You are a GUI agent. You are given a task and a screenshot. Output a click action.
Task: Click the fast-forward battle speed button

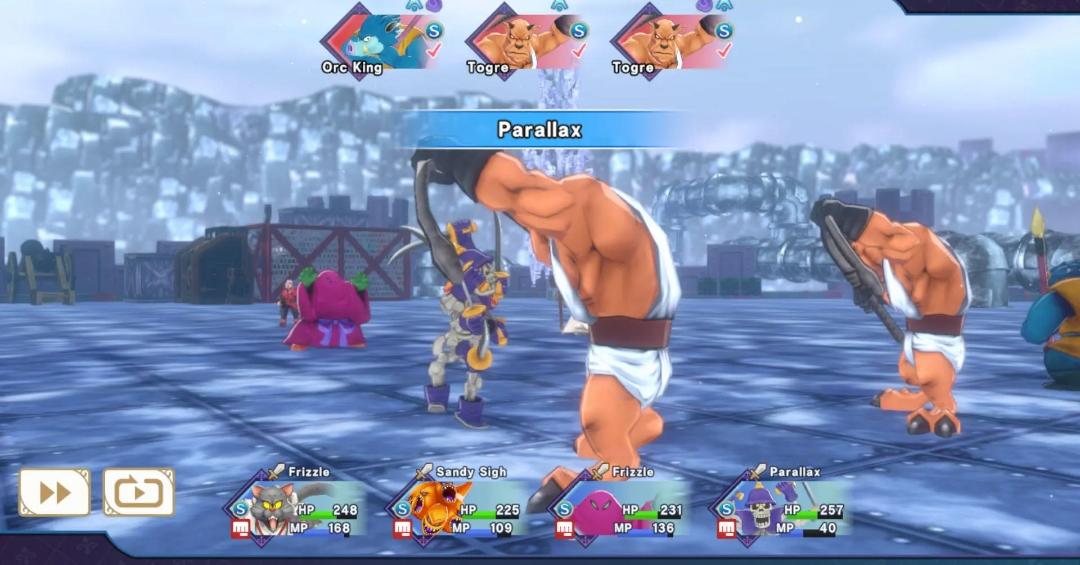(54, 492)
